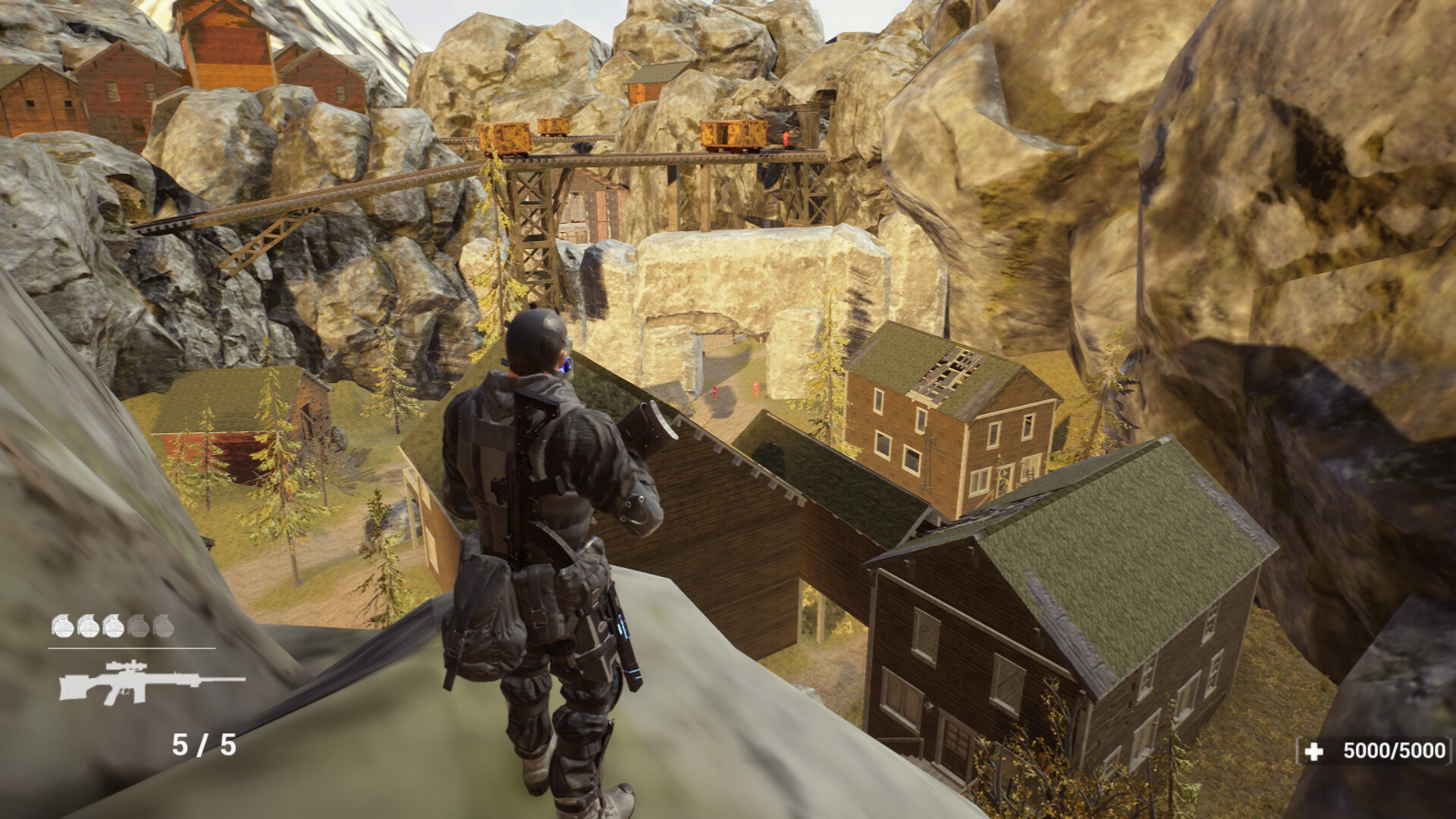The width and height of the screenshot is (1456, 819).
Task: Click the second grenade icon
Action: pyautogui.click(x=89, y=626)
